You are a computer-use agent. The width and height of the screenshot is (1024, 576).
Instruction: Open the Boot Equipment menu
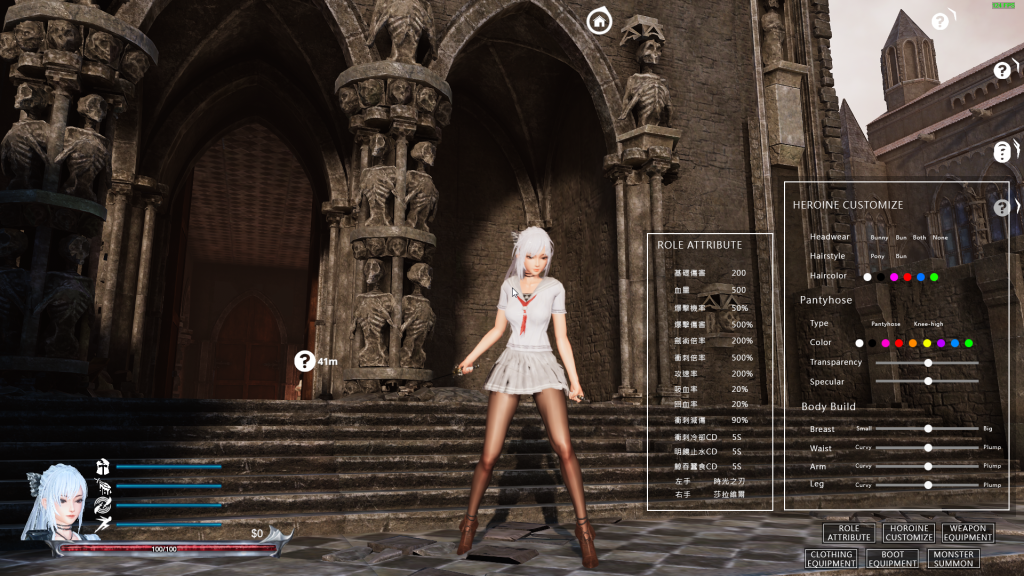point(892,558)
